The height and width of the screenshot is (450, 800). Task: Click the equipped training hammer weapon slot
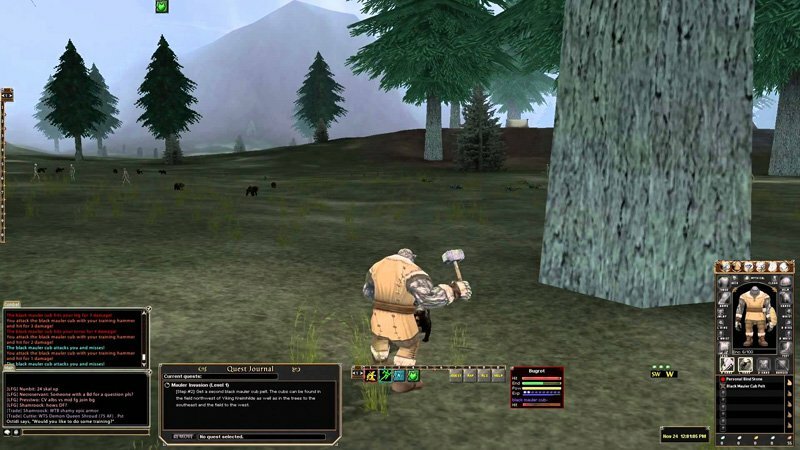(x=728, y=366)
